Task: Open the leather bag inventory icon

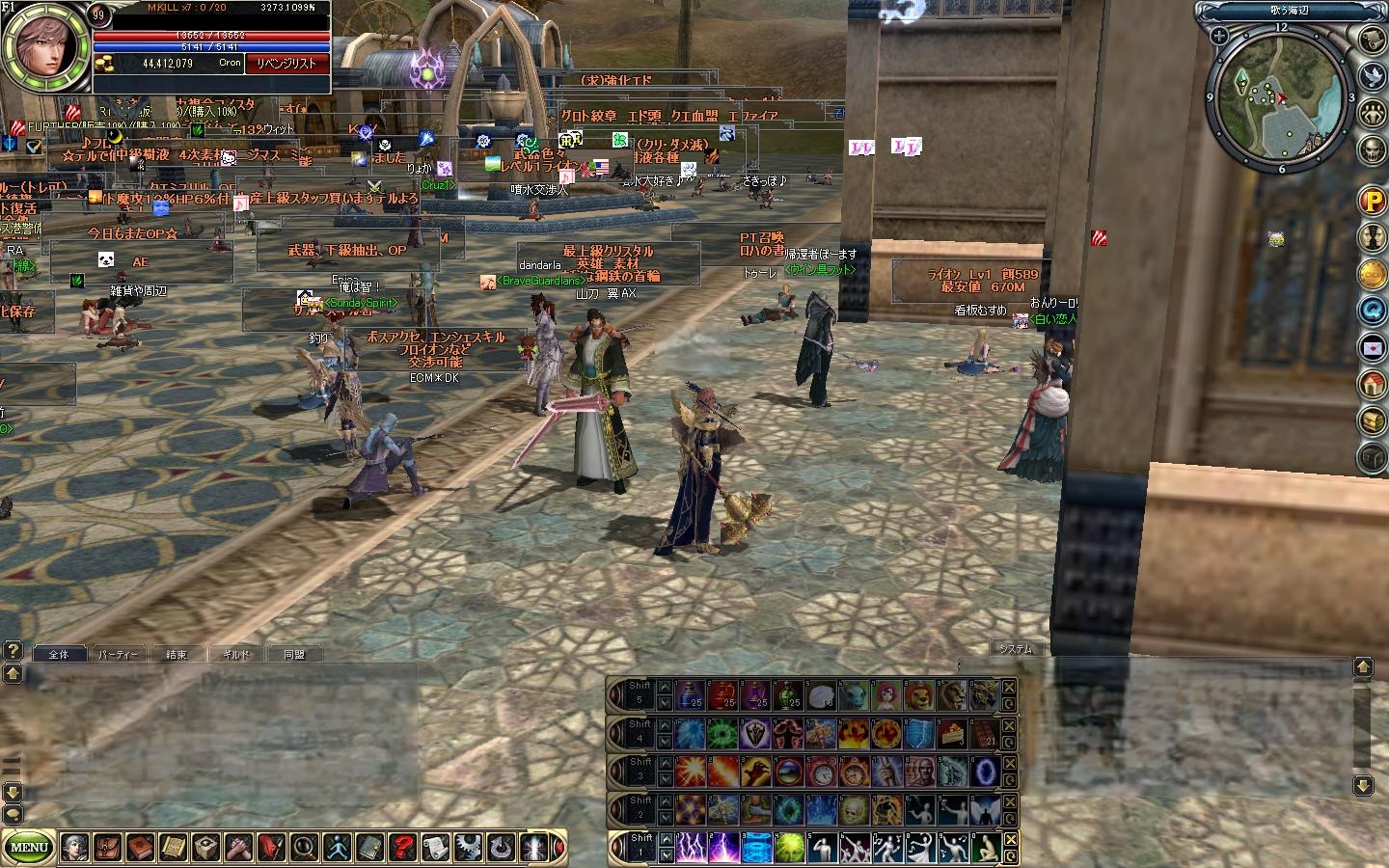Action: tap(108, 848)
